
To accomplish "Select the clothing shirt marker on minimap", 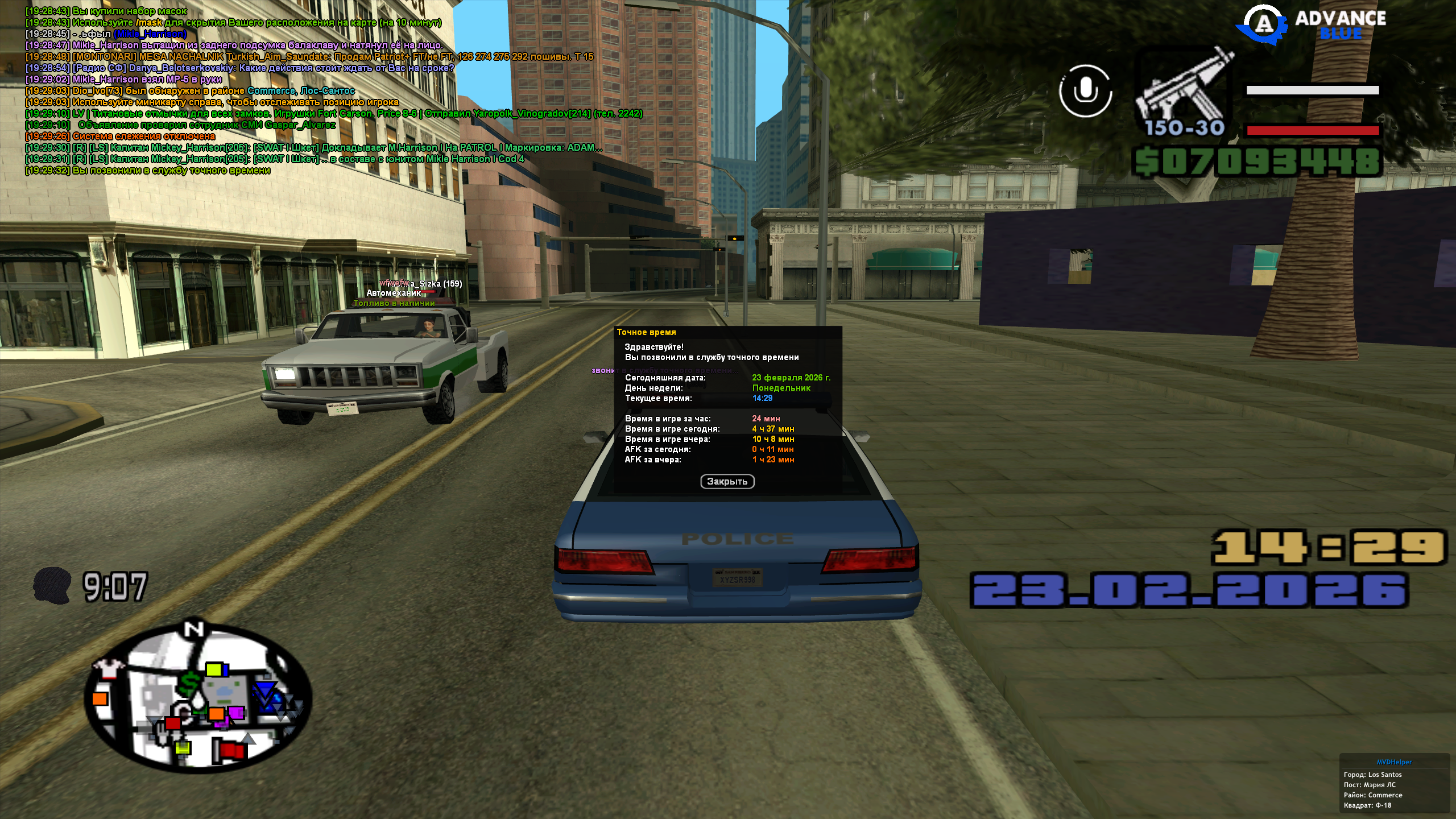I will (107, 668).
